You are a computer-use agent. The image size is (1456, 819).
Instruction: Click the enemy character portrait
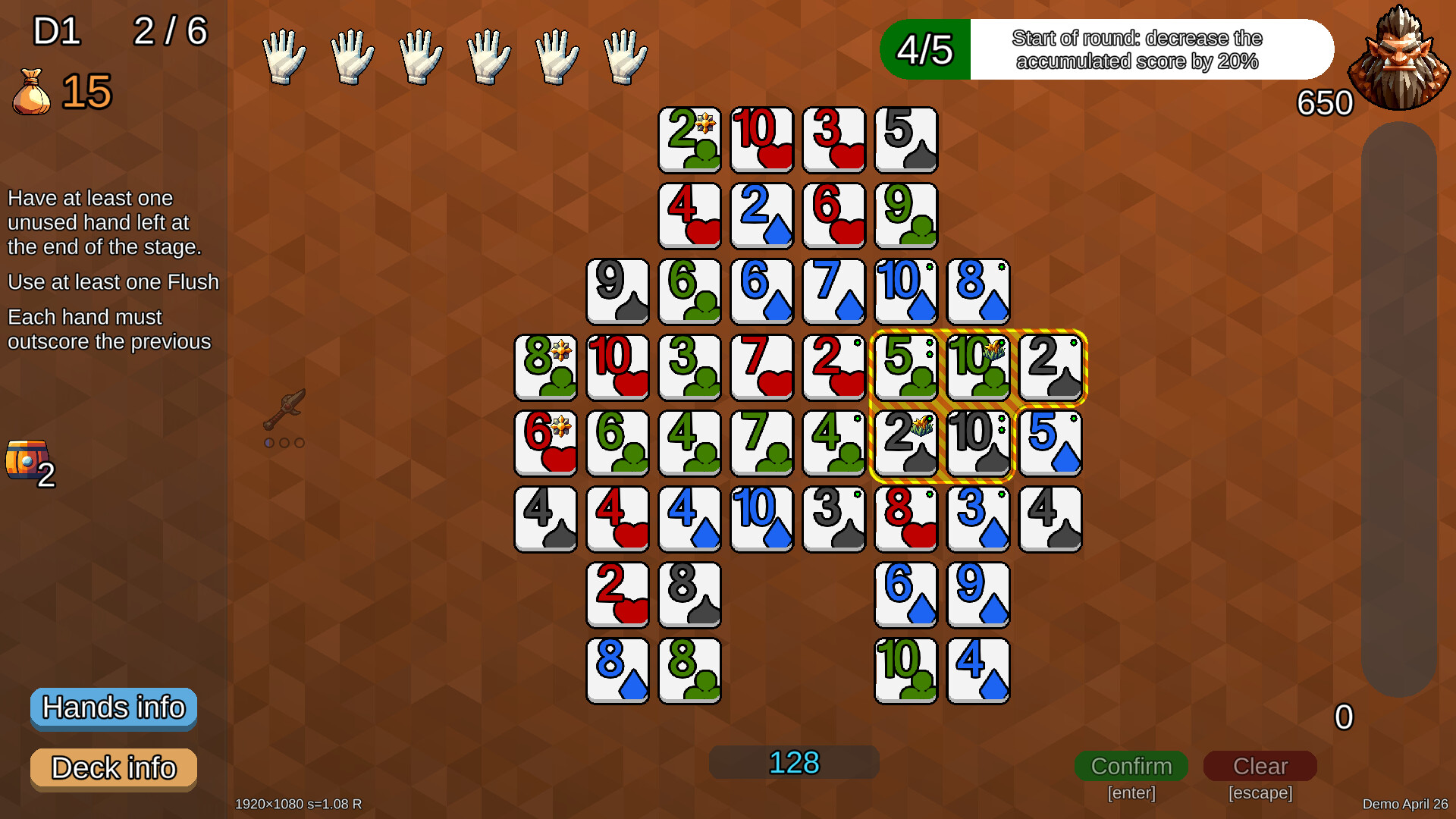[1399, 53]
